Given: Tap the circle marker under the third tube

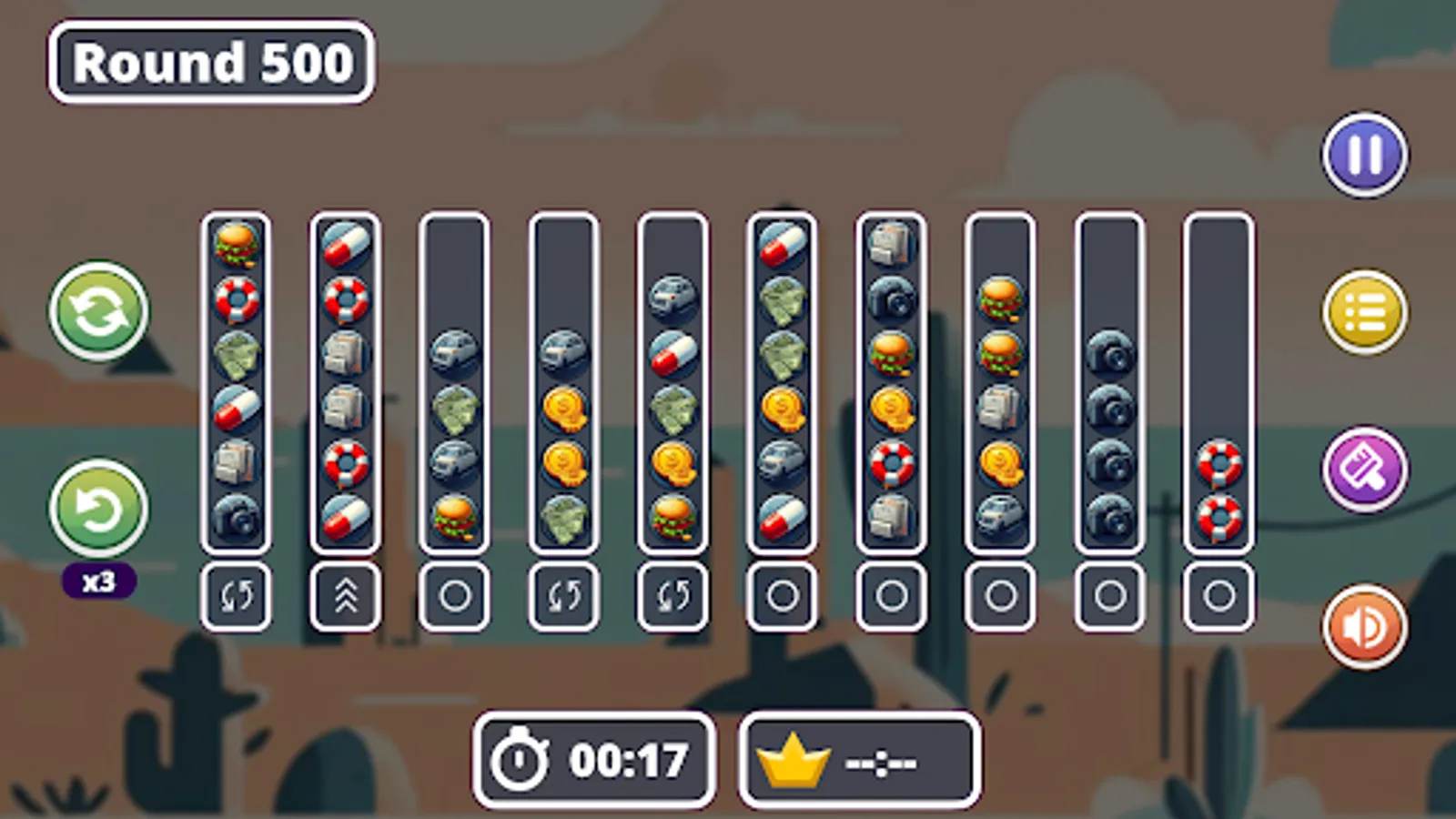Looking at the screenshot, I should [454, 596].
